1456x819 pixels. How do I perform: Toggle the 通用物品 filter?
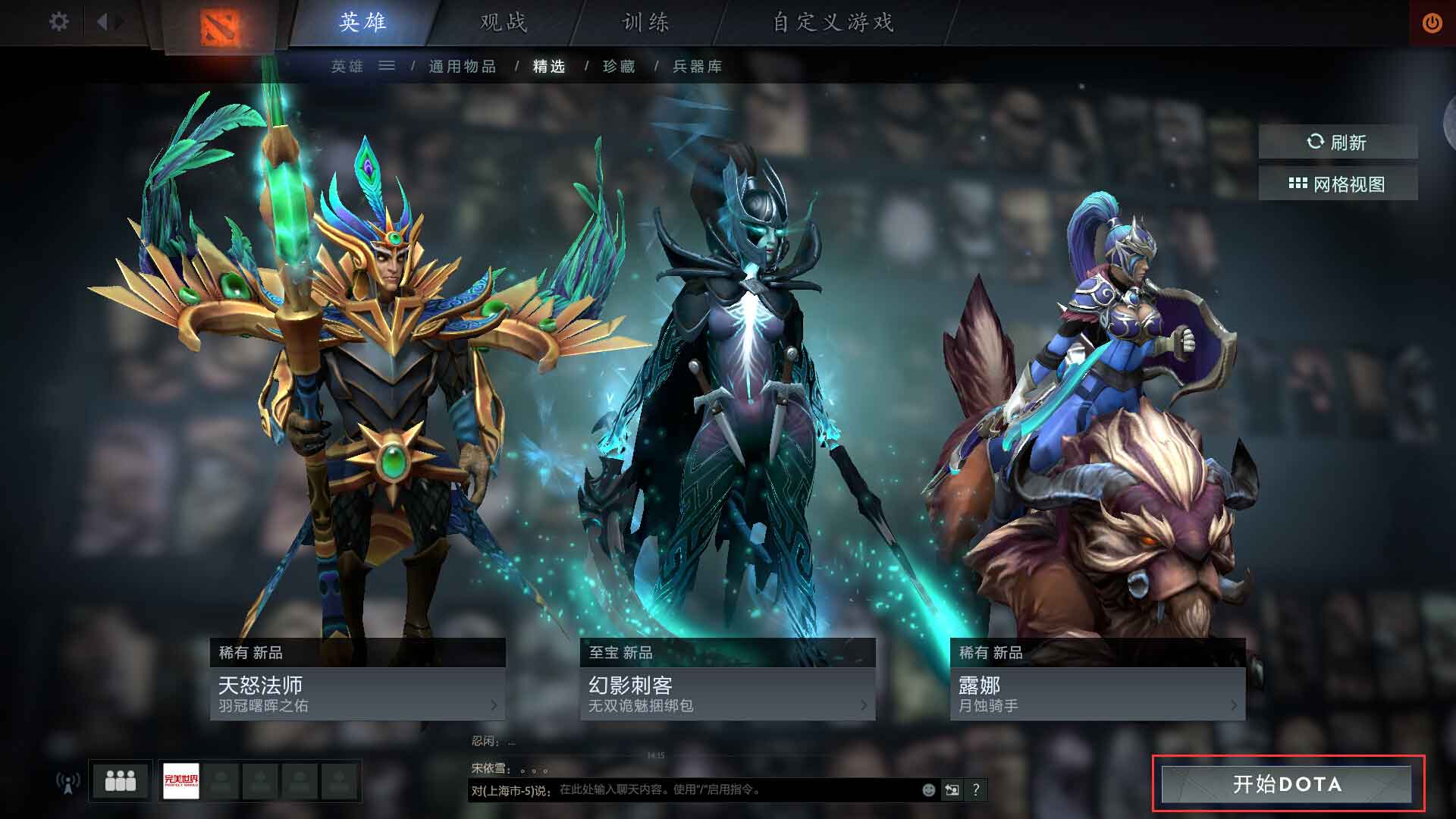click(463, 67)
